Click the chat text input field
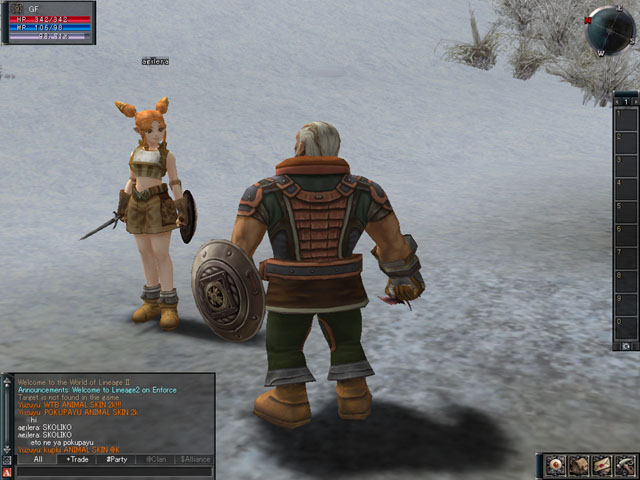The width and height of the screenshot is (640, 480). pos(115,472)
